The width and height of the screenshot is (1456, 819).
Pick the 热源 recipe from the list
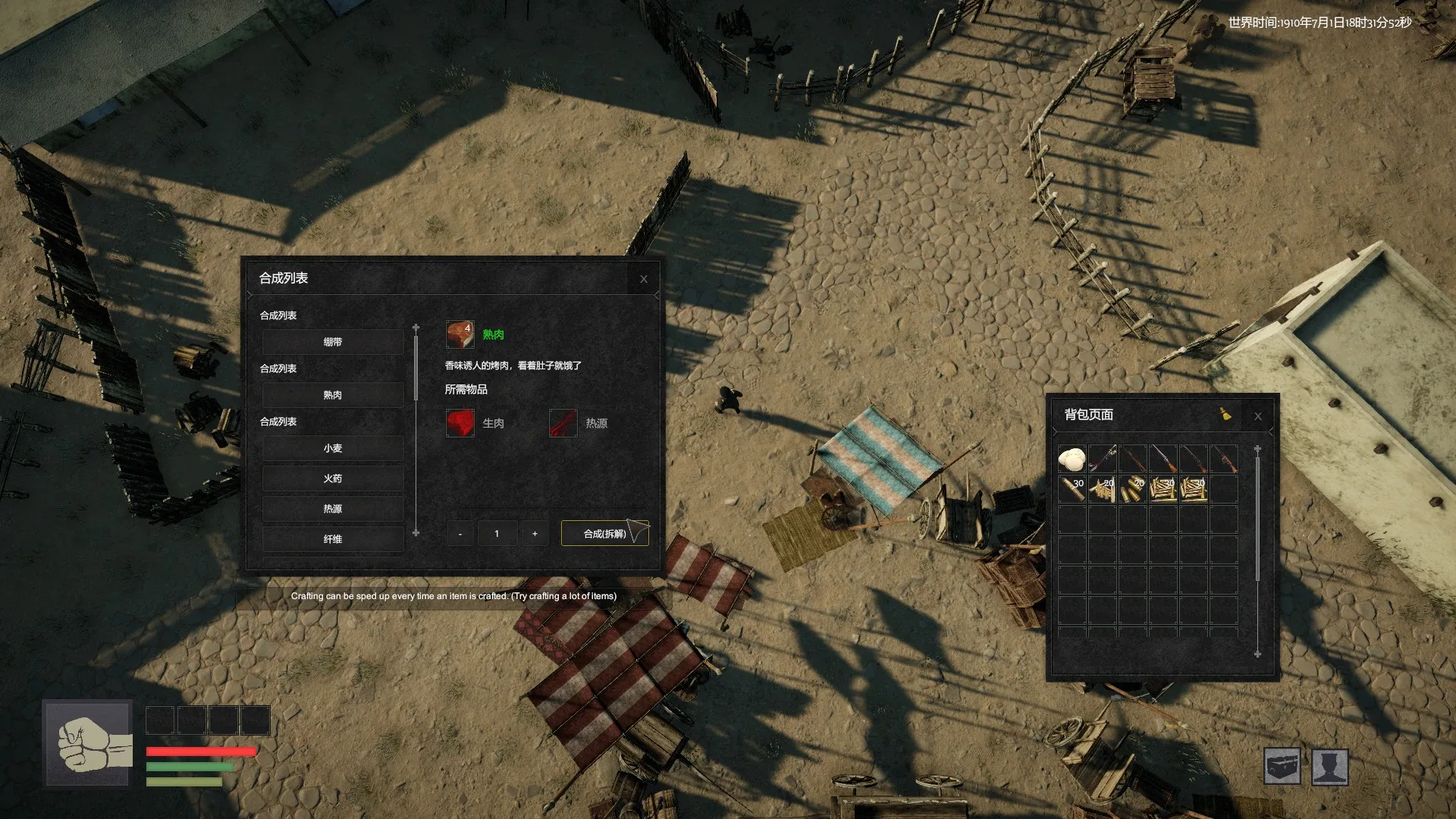tap(333, 509)
